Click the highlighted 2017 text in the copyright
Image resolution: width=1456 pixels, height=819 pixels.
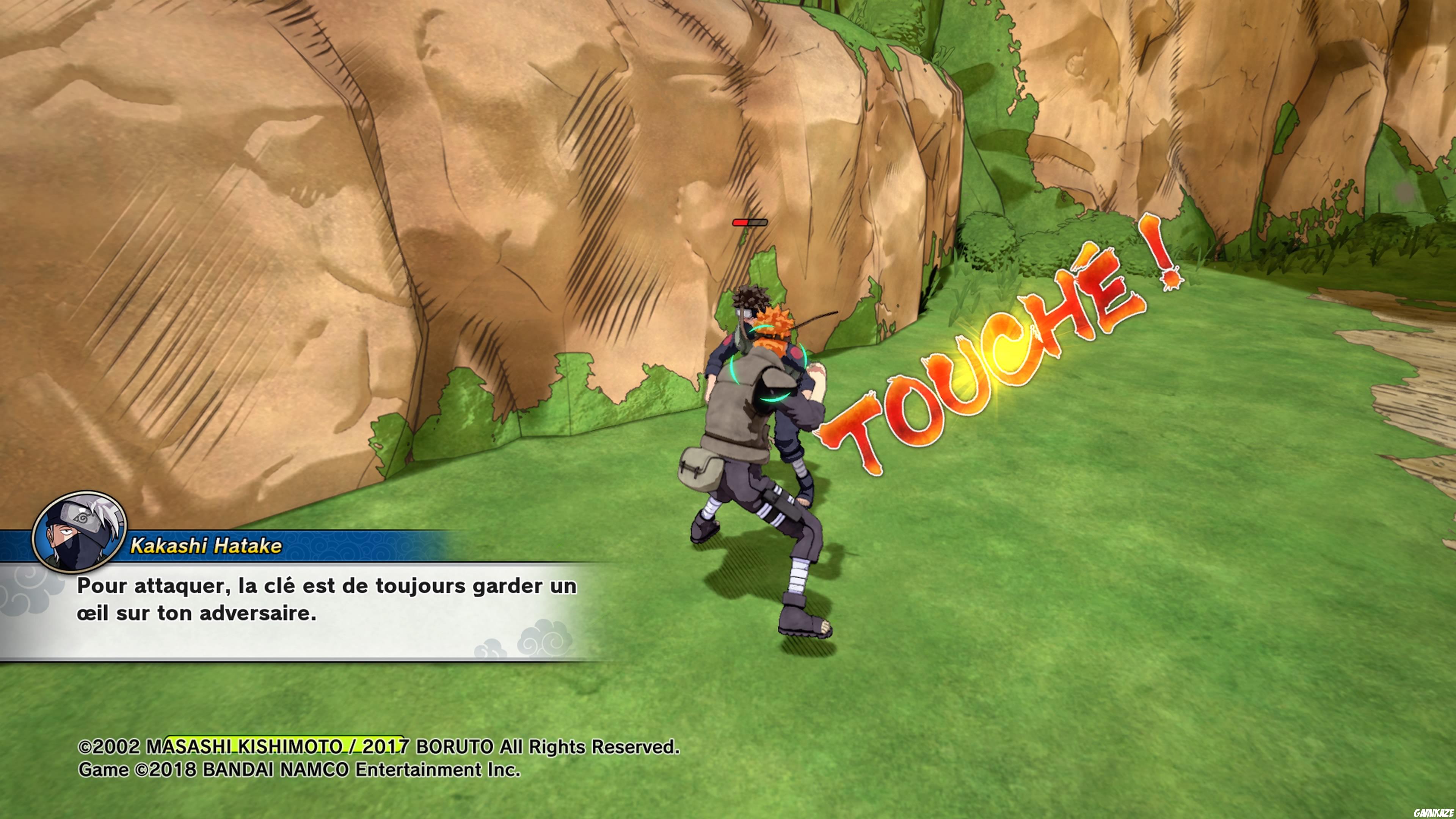(x=384, y=746)
